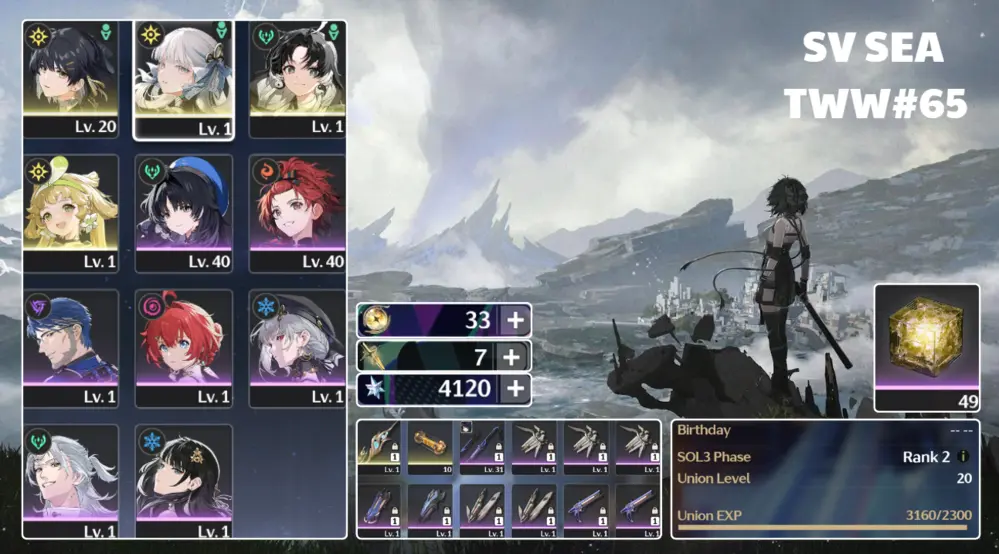Select the blonde character with green hat
This screenshot has height=554, width=999.
(x=71, y=212)
